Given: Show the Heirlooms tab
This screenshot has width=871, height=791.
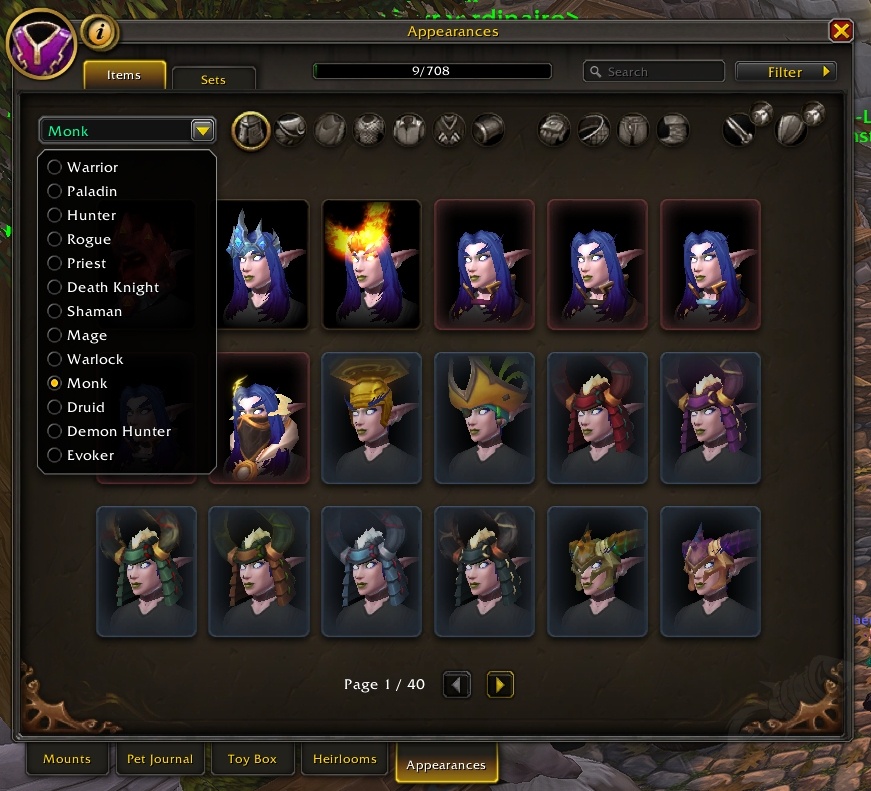Looking at the screenshot, I should [345, 759].
